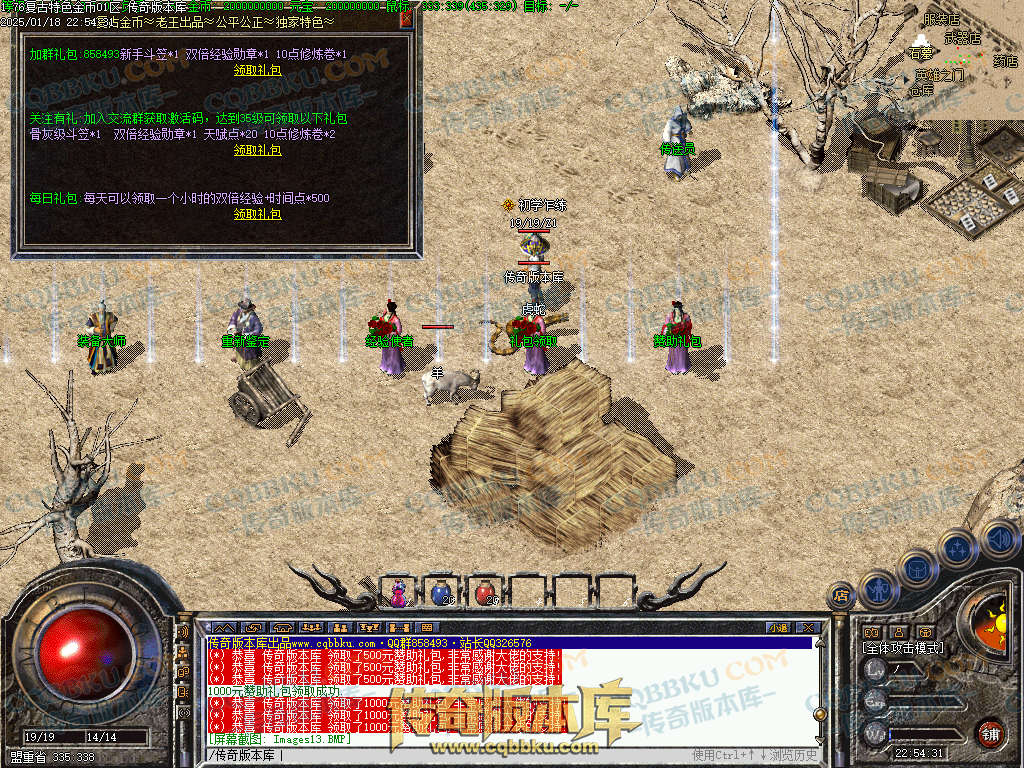Click the 小退 logout button
Viewport: 1024px width, 768px height.
(778, 628)
